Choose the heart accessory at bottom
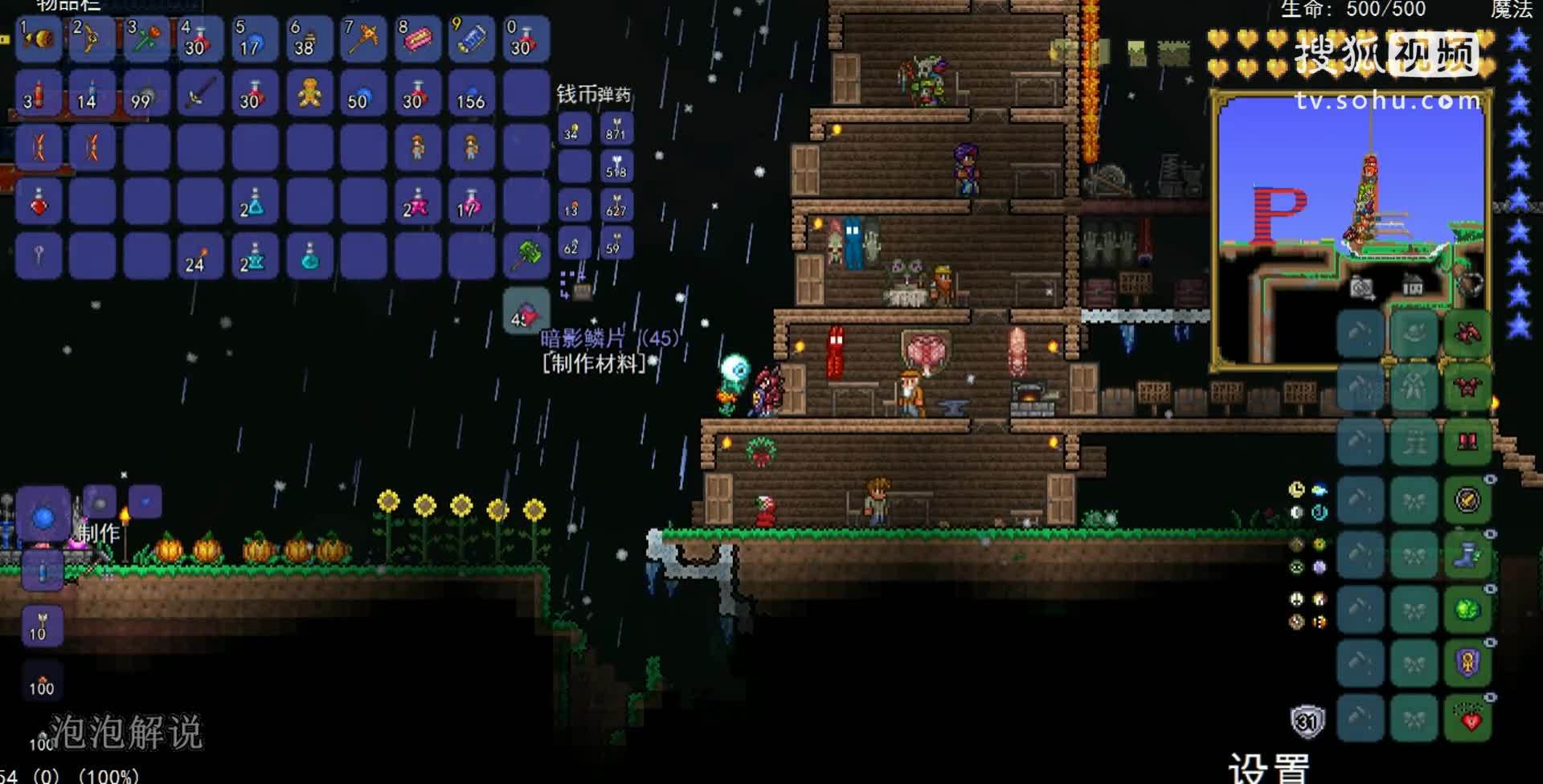The width and height of the screenshot is (1543, 784). (x=1467, y=718)
